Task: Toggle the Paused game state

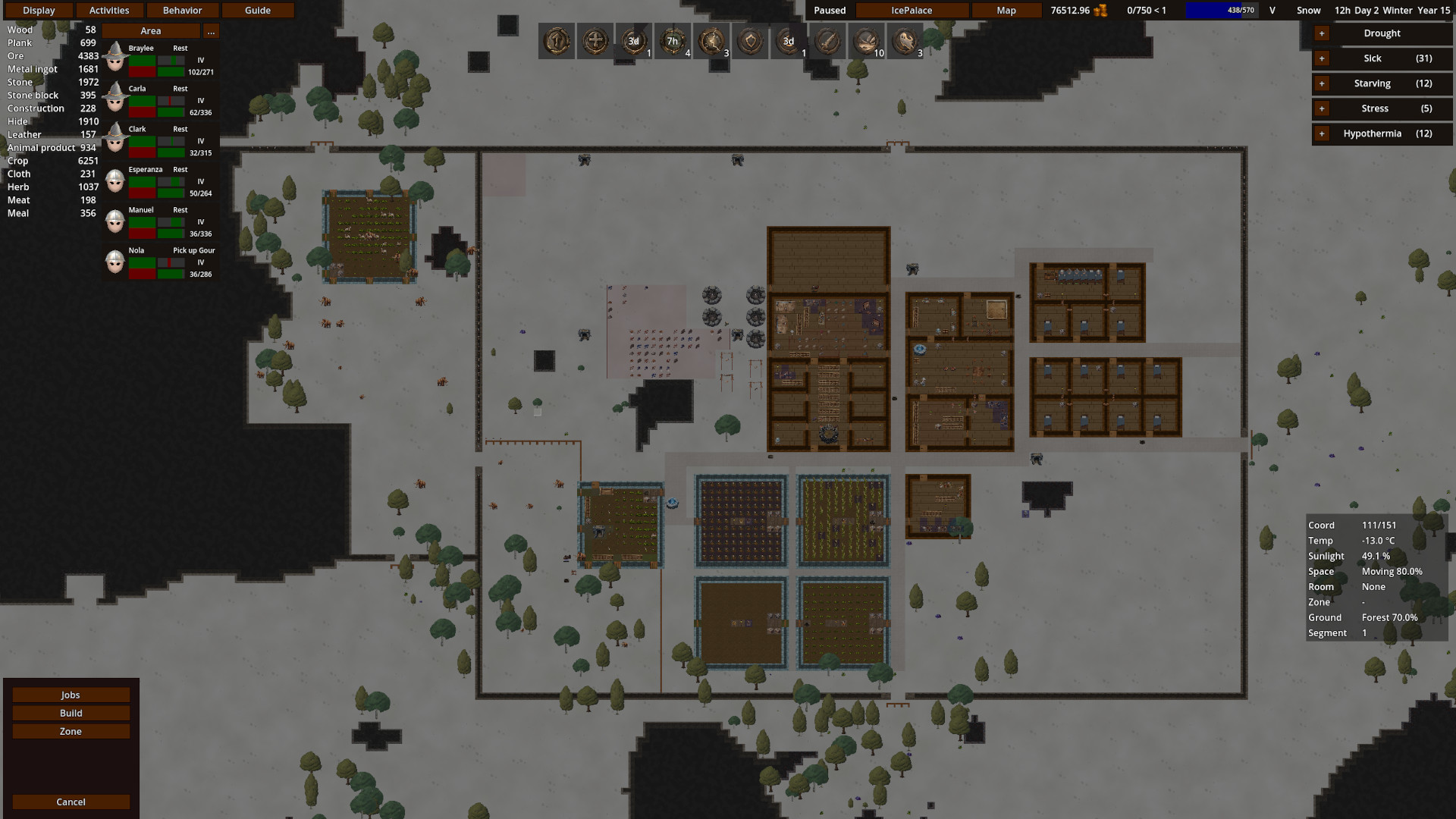Action: 829,10
